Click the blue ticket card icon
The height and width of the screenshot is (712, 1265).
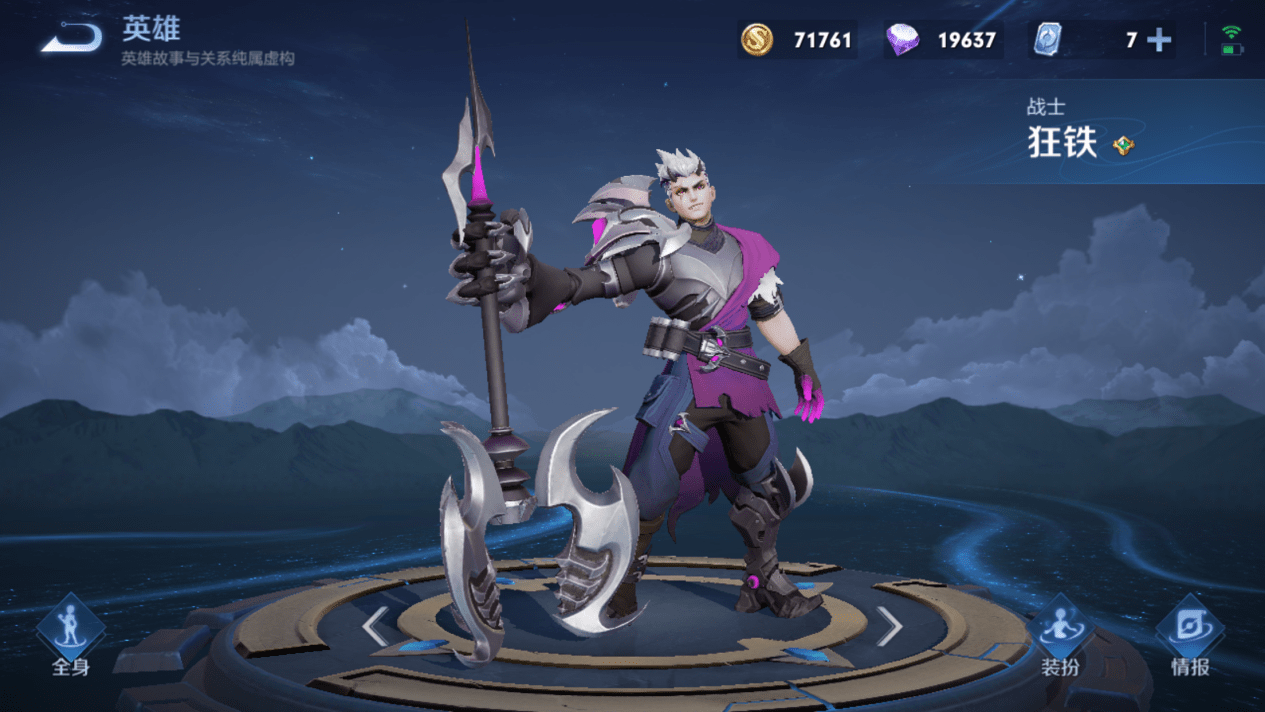coord(1047,40)
